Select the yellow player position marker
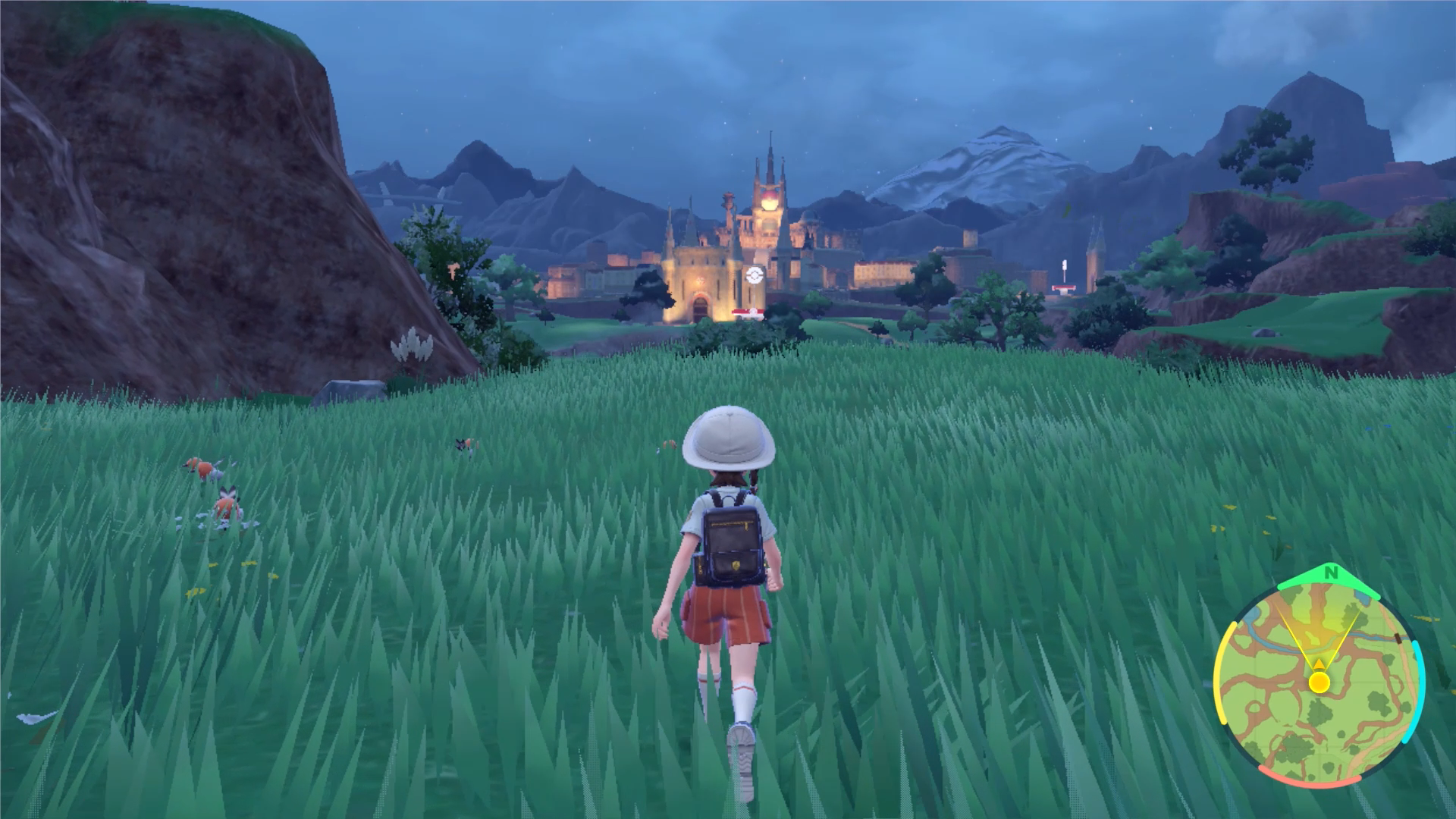Image resolution: width=1456 pixels, height=819 pixels. pos(1319,681)
